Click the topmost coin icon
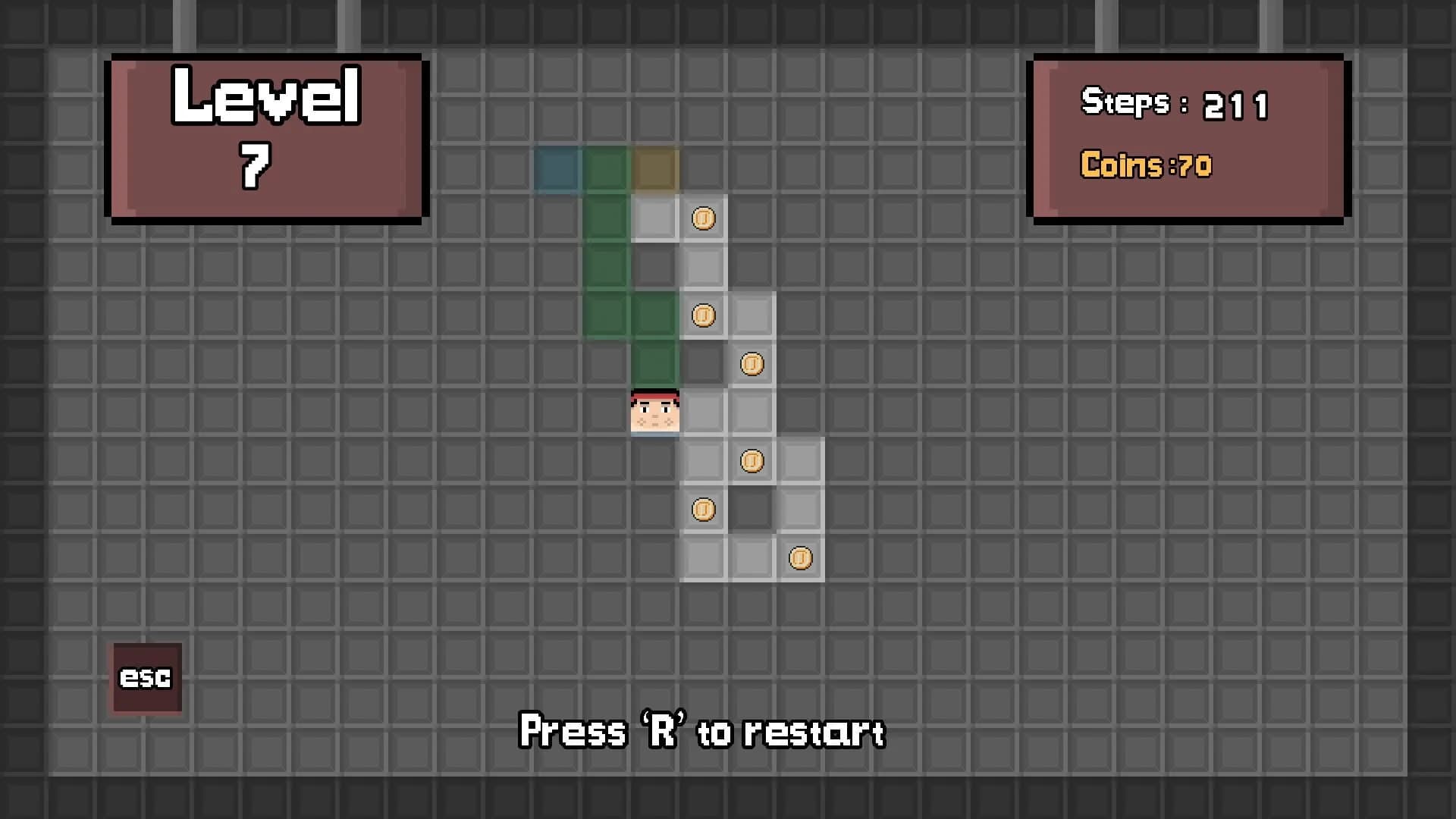 click(x=704, y=218)
